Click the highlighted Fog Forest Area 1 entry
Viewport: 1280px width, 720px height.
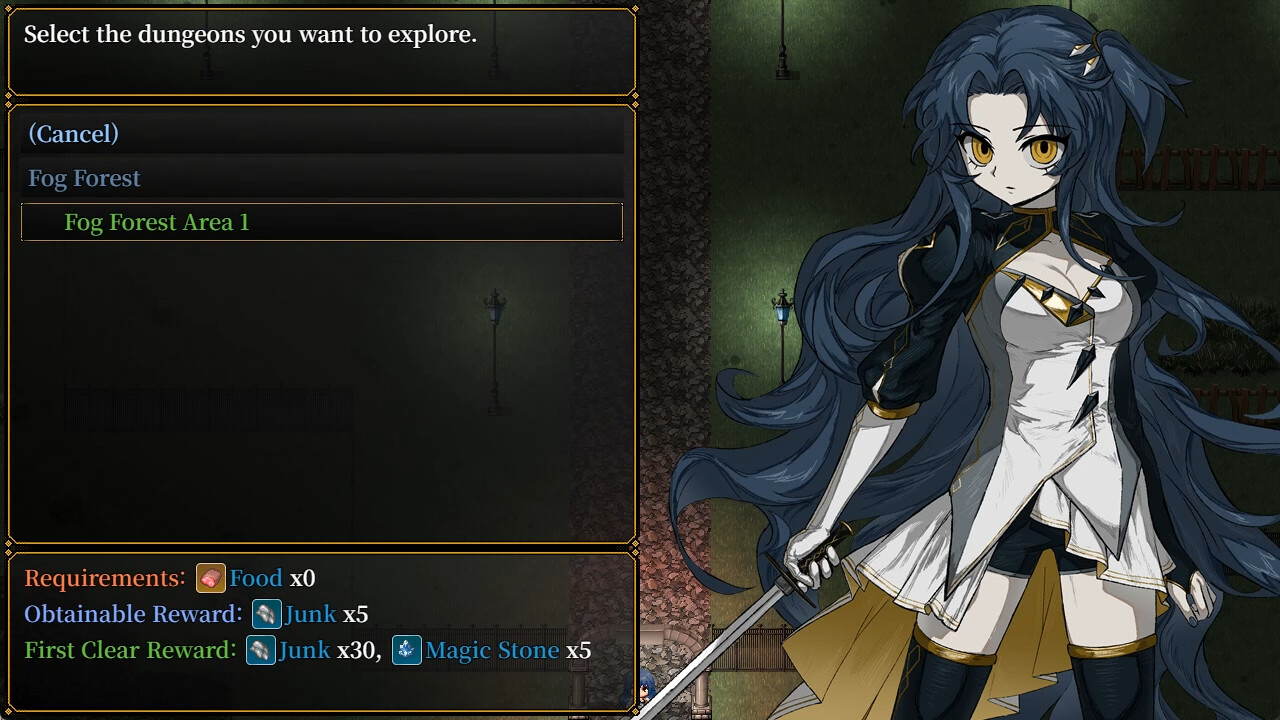pos(157,222)
